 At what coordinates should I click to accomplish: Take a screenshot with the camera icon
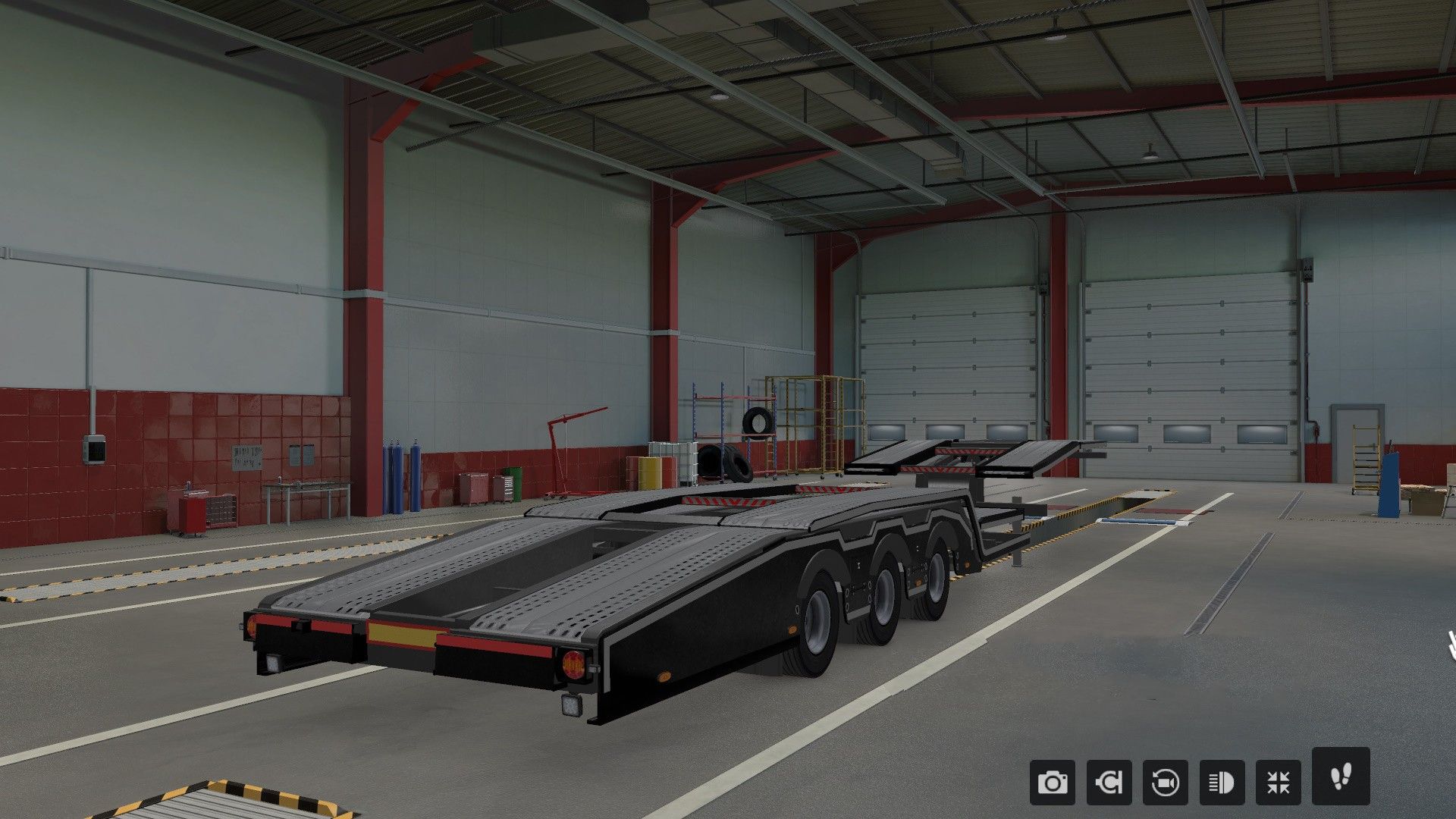pyautogui.click(x=1052, y=782)
